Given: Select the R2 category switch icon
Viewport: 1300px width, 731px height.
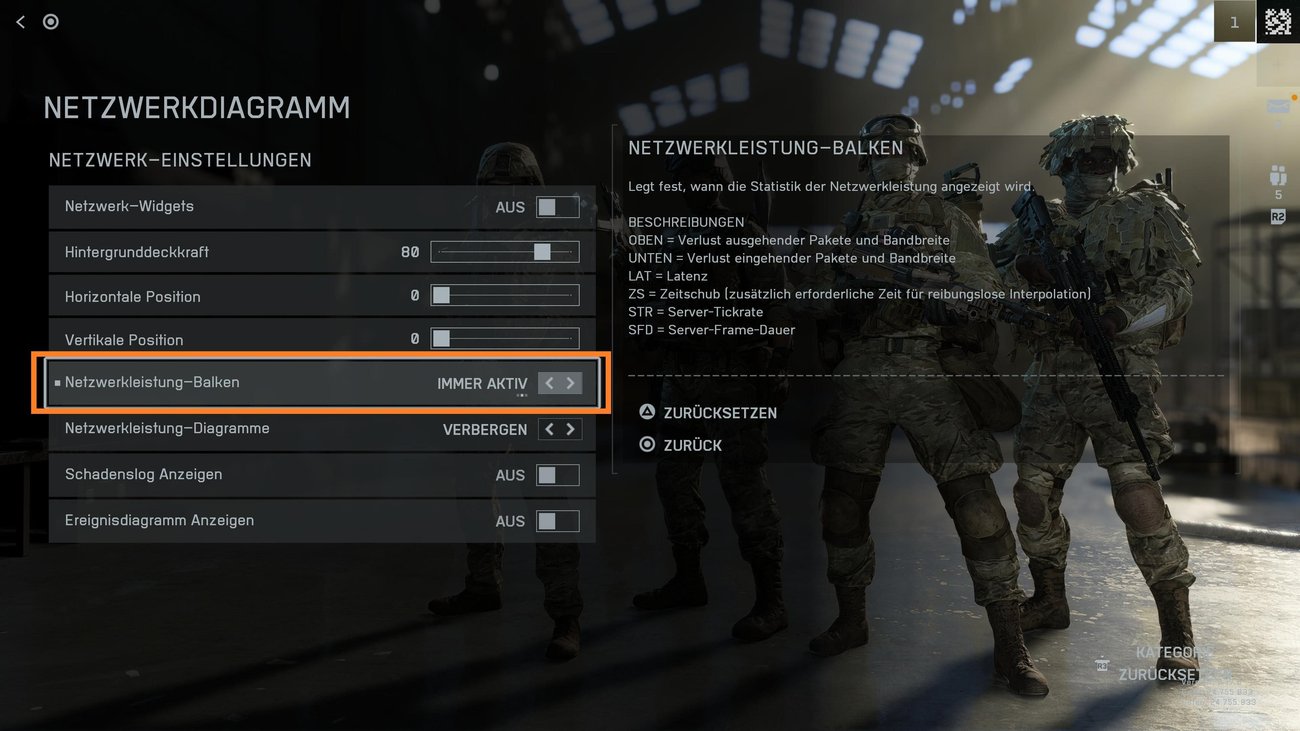Looking at the screenshot, I should point(1276,215).
